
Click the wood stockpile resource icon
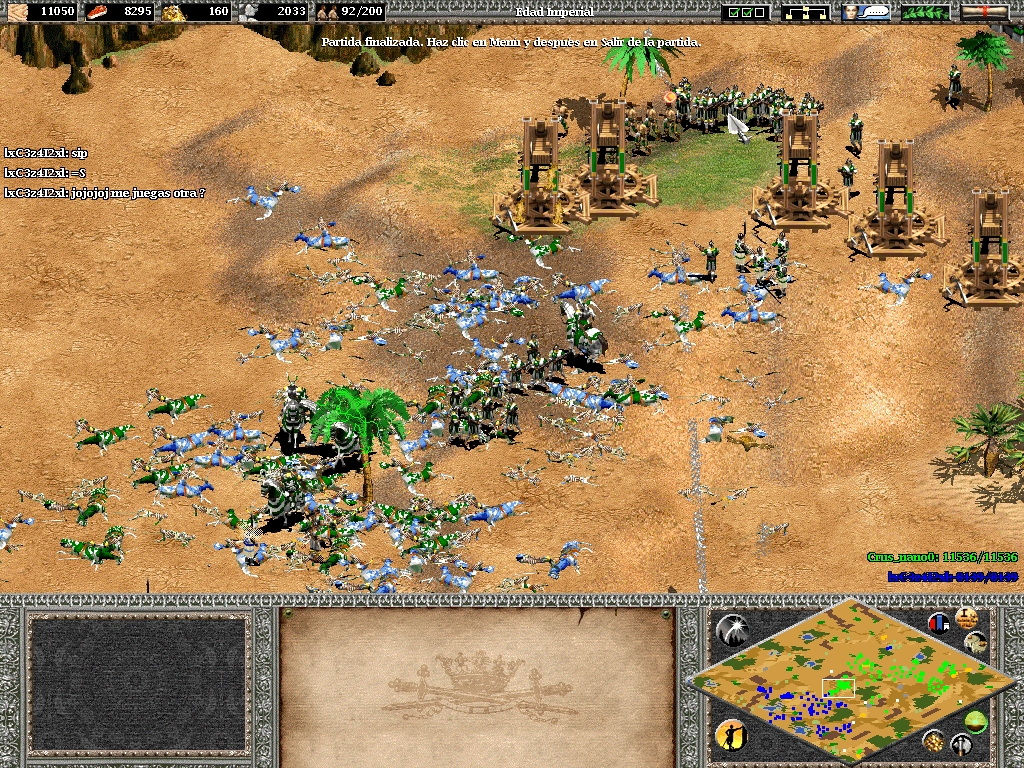tap(19, 12)
